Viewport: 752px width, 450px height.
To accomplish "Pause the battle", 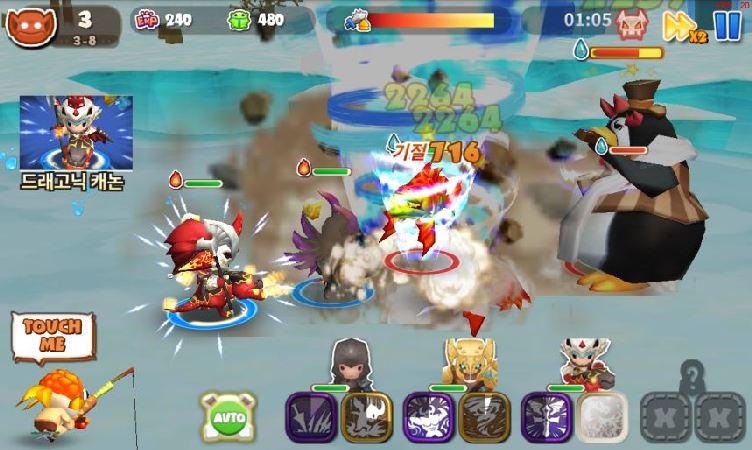I will coord(726,24).
